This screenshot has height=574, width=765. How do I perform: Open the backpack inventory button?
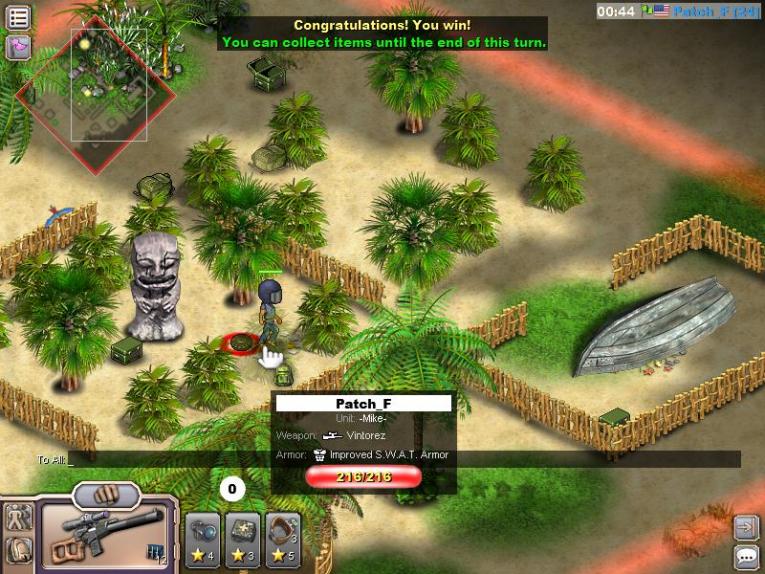[18, 550]
